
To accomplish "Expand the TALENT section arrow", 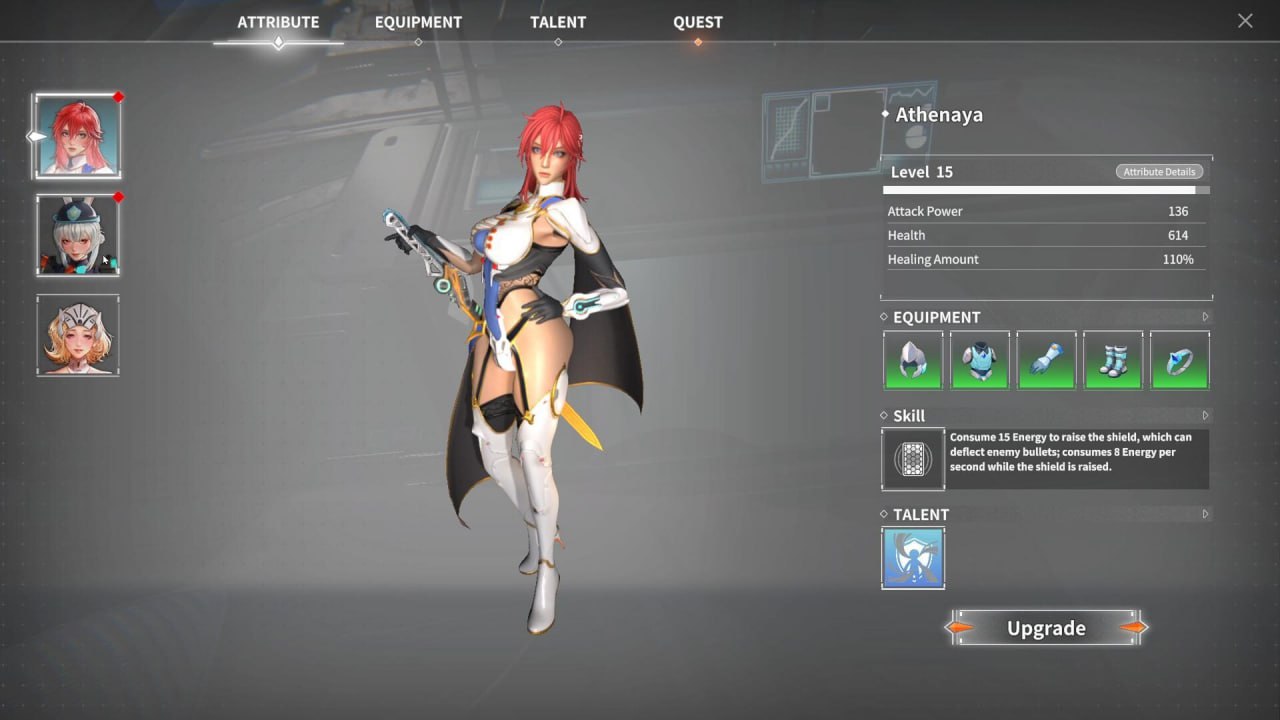I will coord(1206,514).
